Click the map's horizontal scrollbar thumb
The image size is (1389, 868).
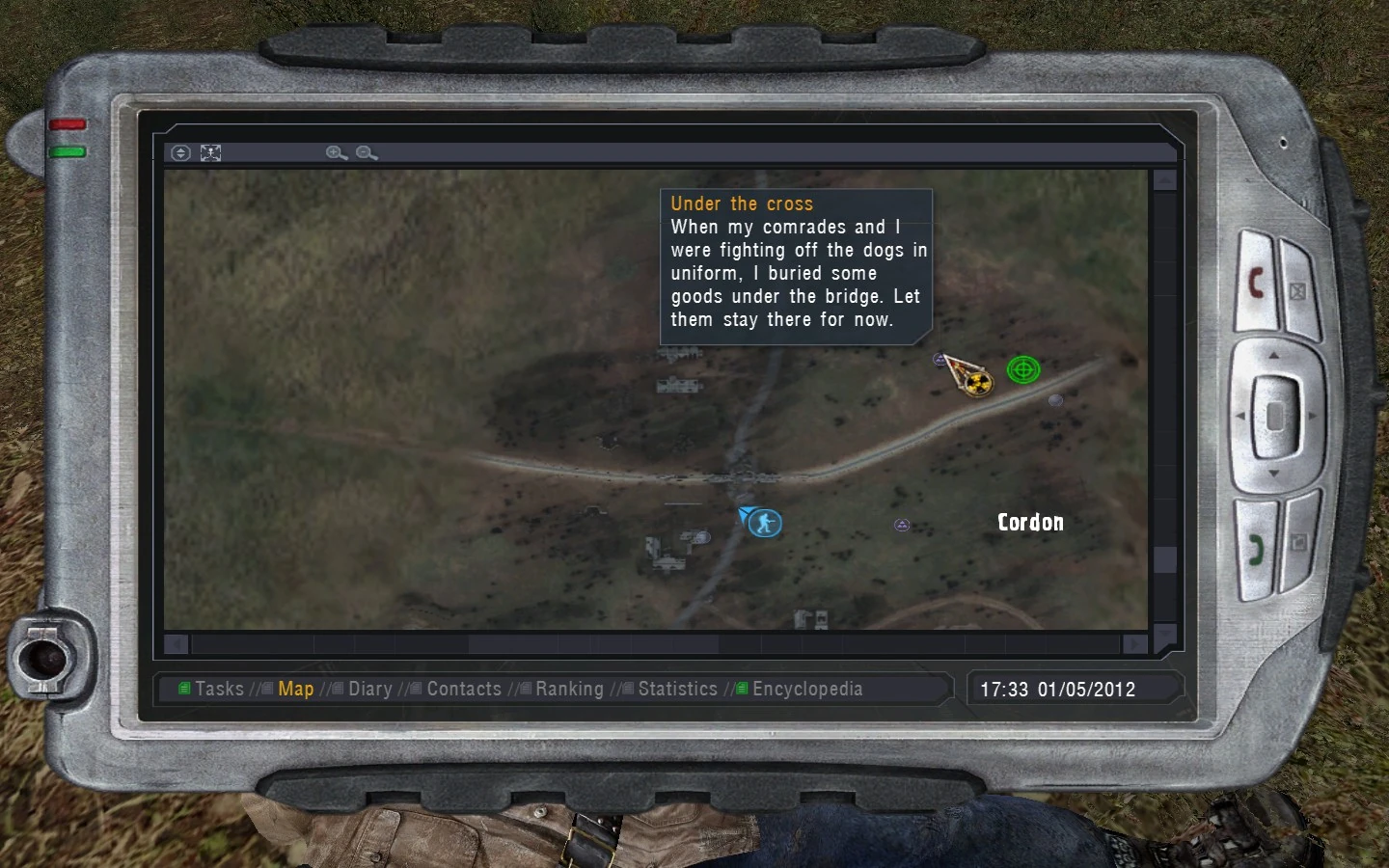point(593,643)
